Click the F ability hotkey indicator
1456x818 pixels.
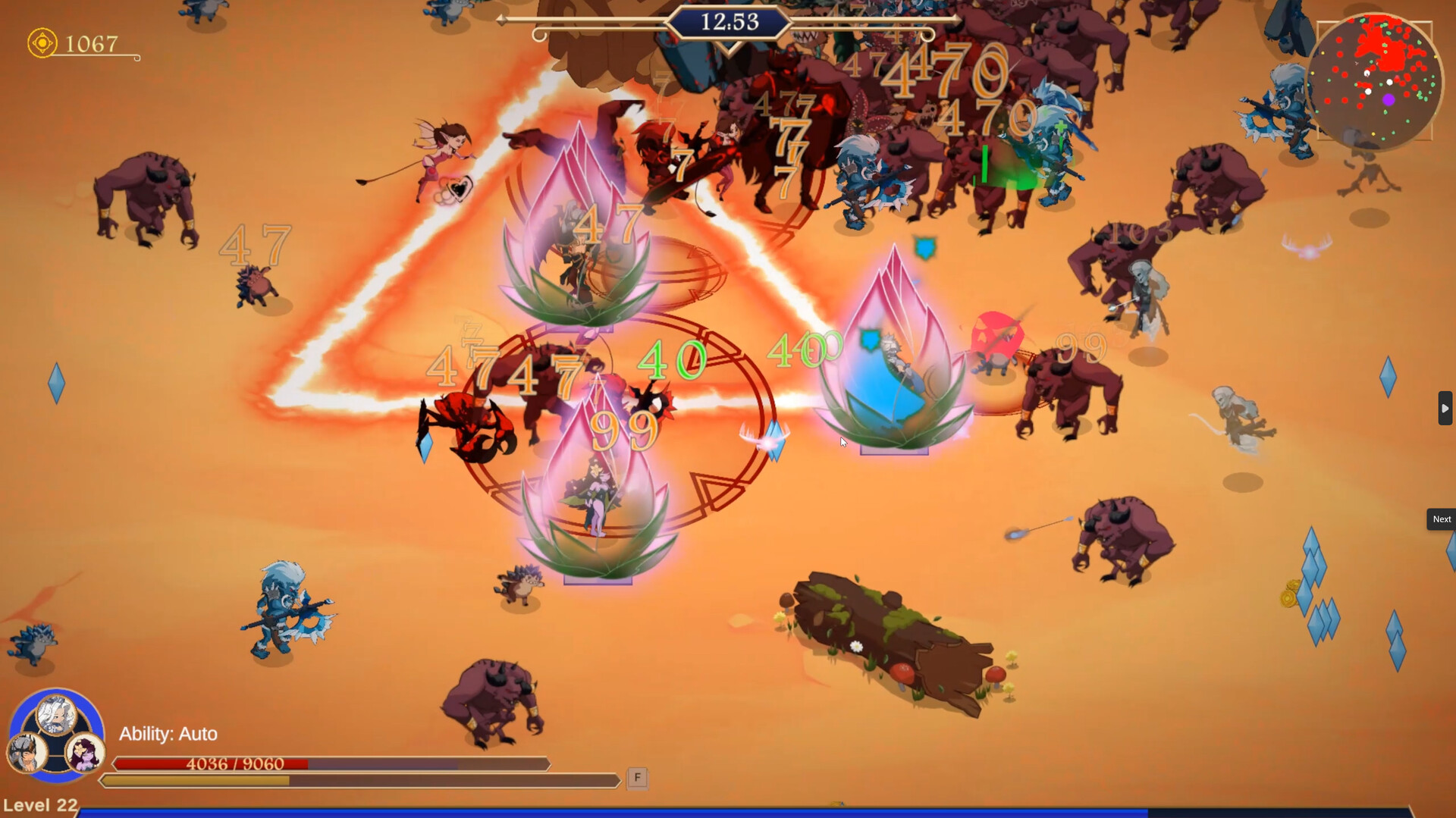636,778
